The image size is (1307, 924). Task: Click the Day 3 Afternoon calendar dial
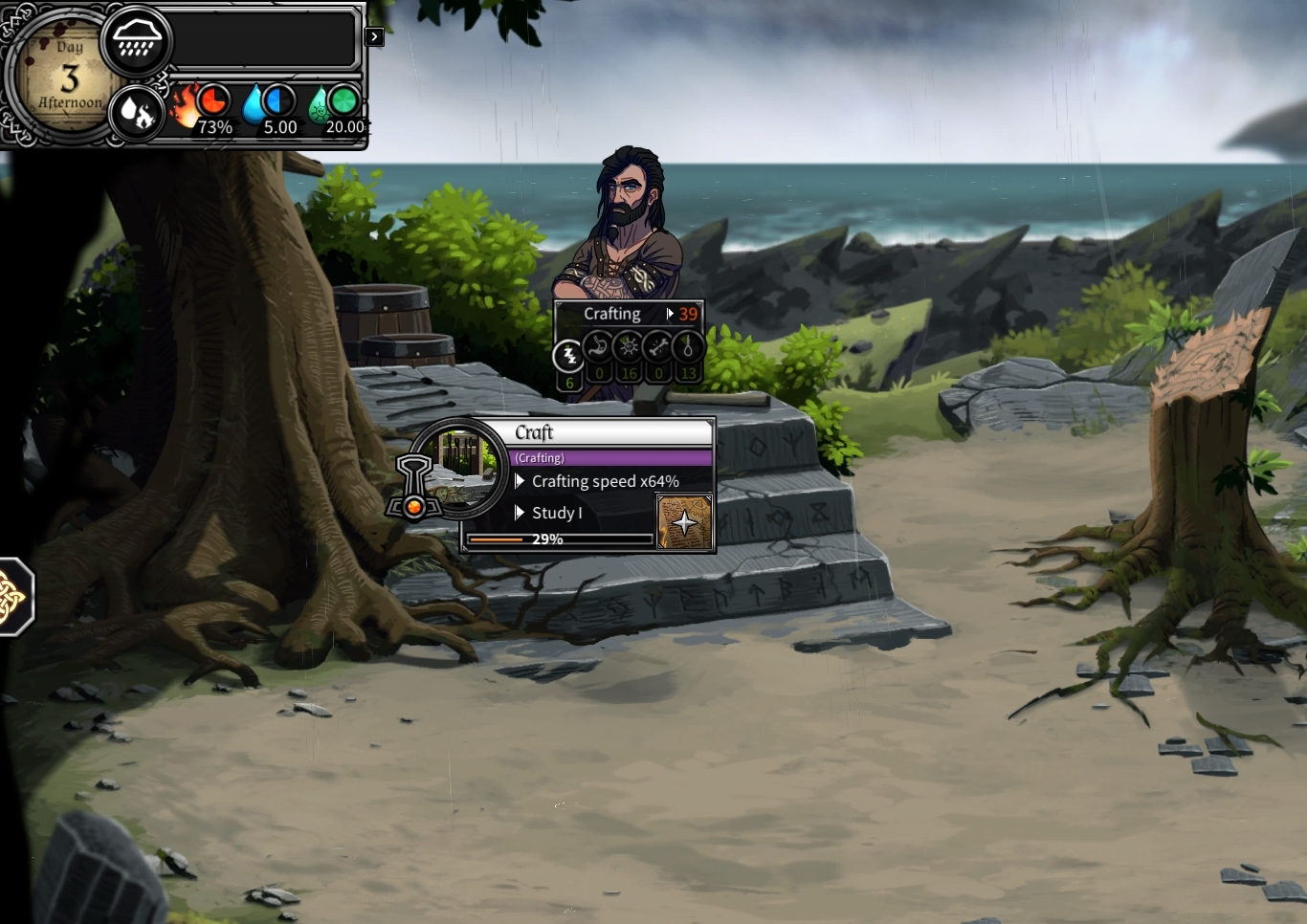[67, 77]
